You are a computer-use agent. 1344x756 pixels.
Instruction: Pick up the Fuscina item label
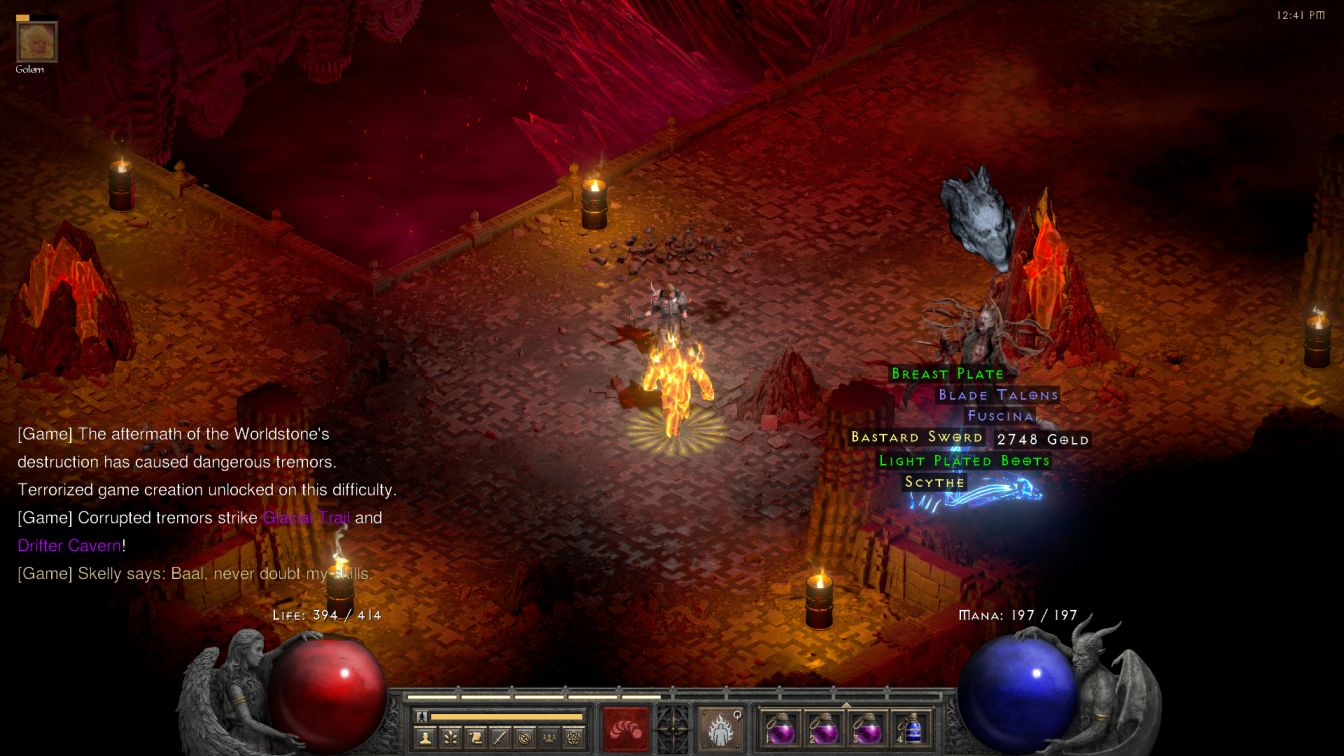point(1000,416)
